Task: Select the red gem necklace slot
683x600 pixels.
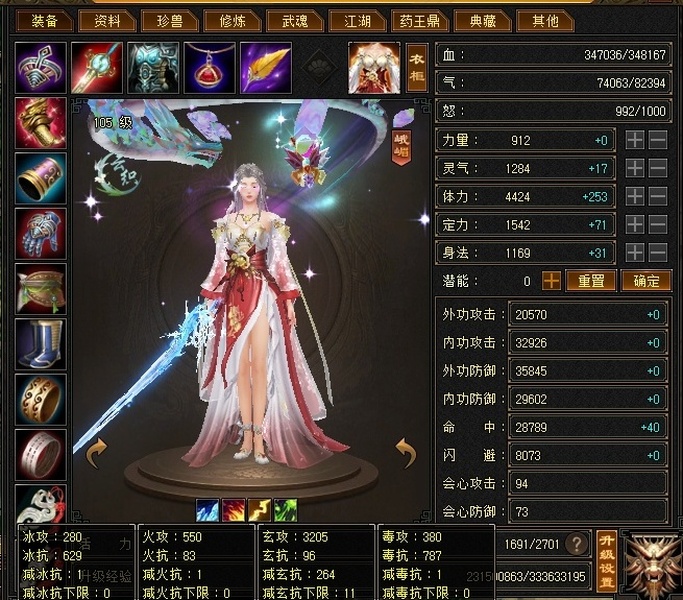Action: (208, 67)
